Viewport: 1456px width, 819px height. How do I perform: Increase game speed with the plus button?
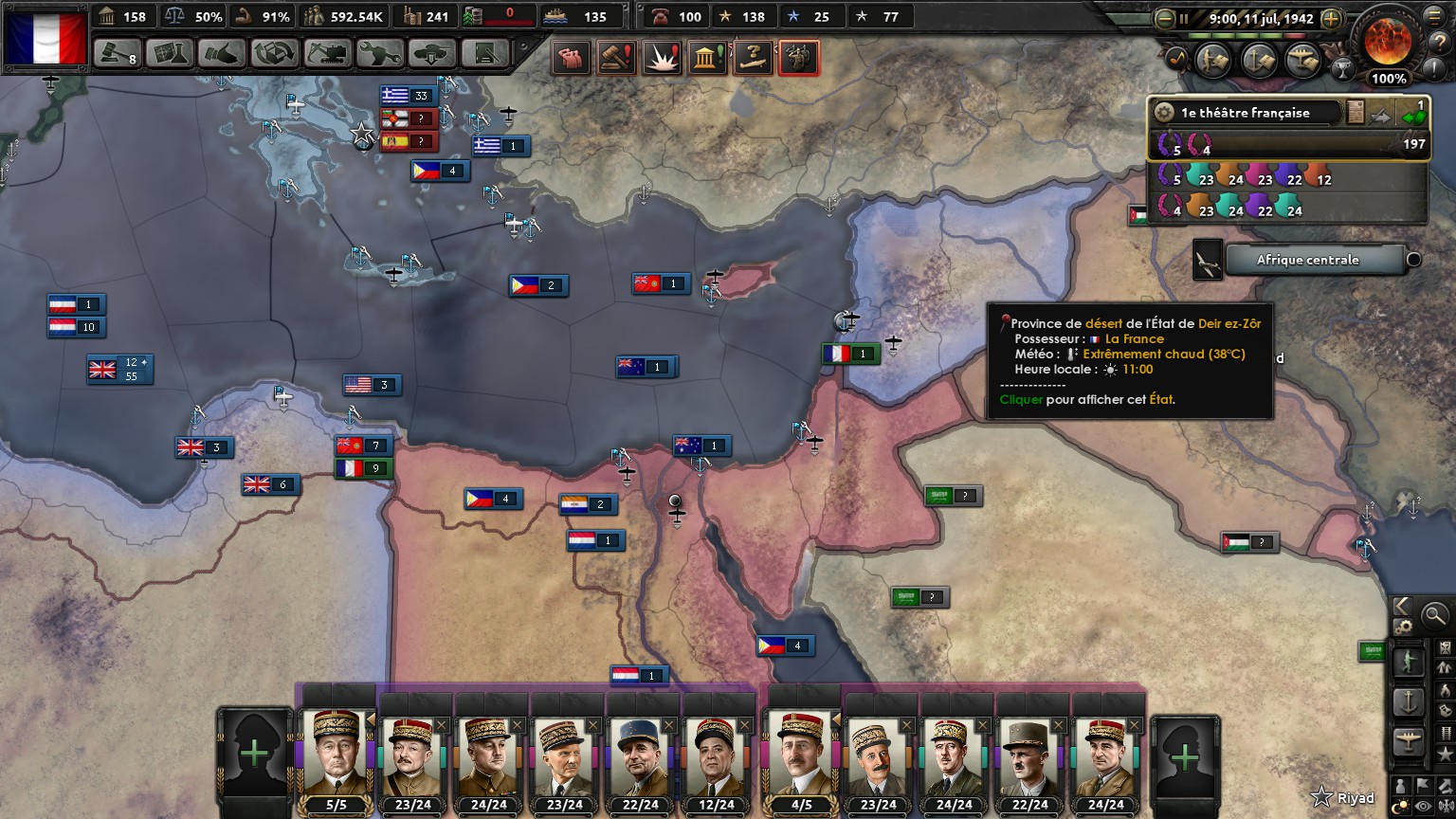1331,18
